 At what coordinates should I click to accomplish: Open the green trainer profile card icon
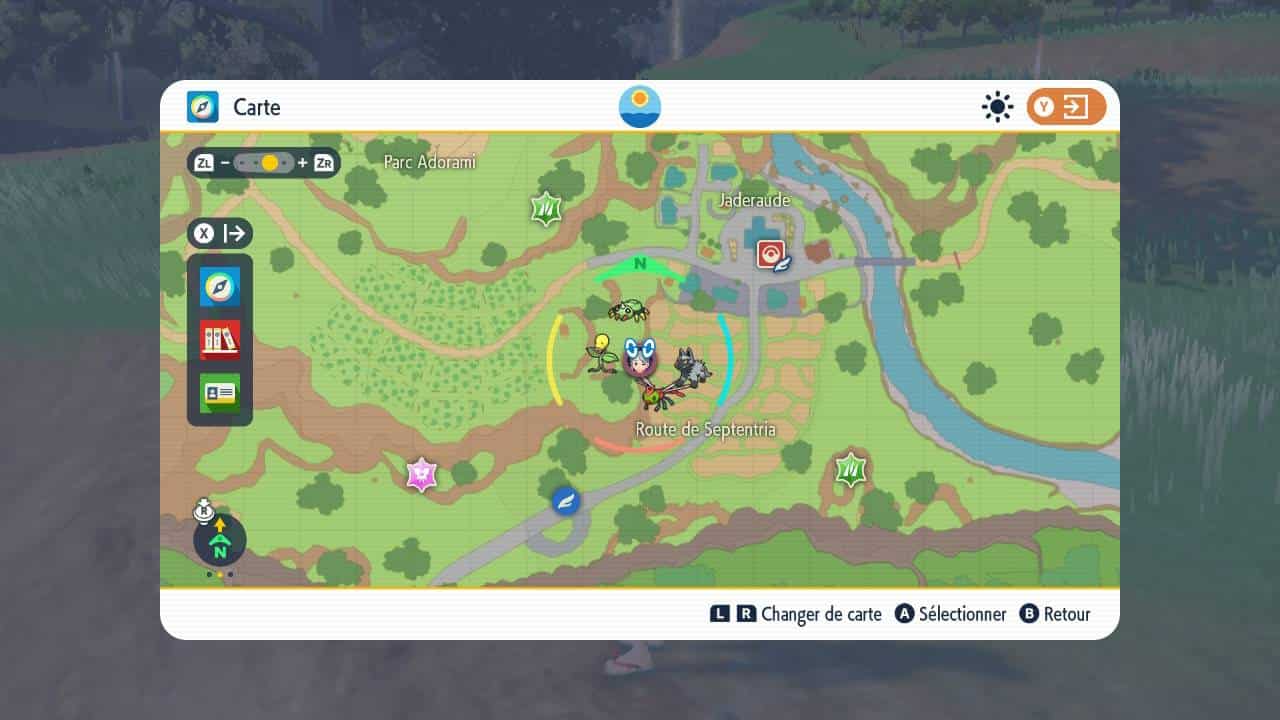220,393
